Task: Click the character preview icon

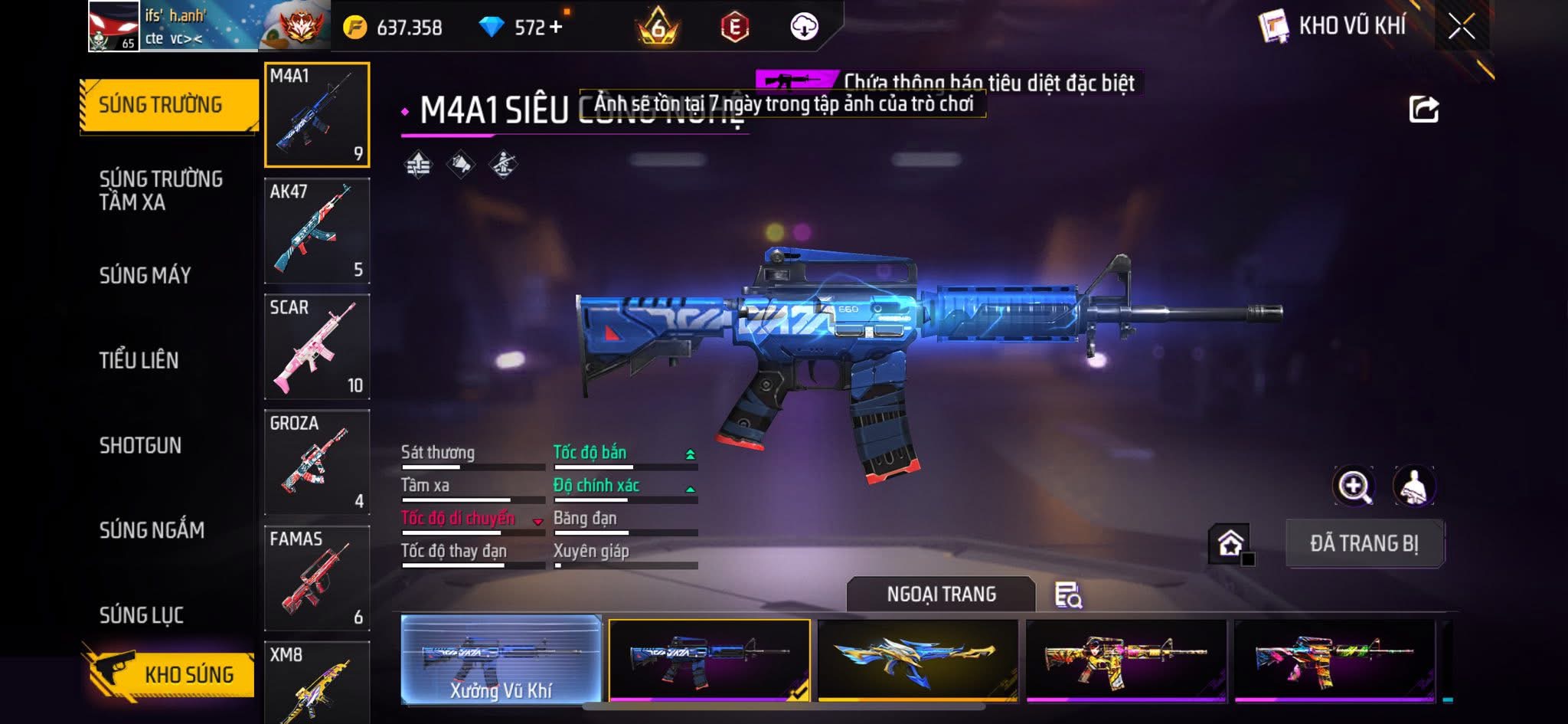Action: tap(1413, 486)
